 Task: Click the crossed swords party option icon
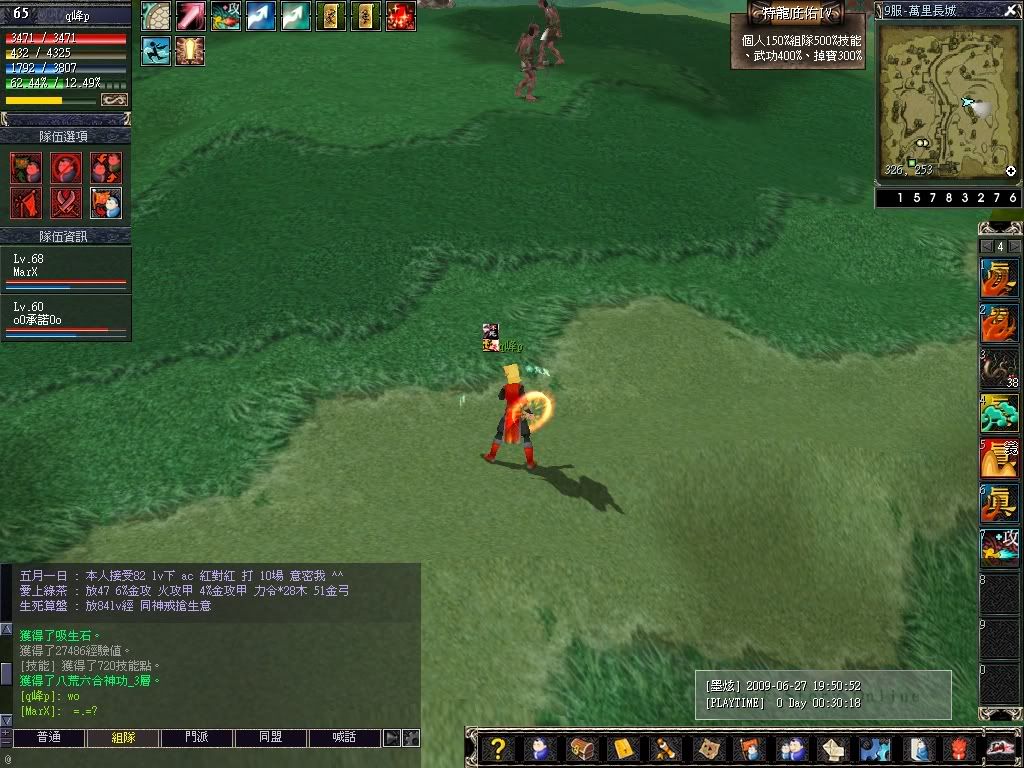(66, 203)
